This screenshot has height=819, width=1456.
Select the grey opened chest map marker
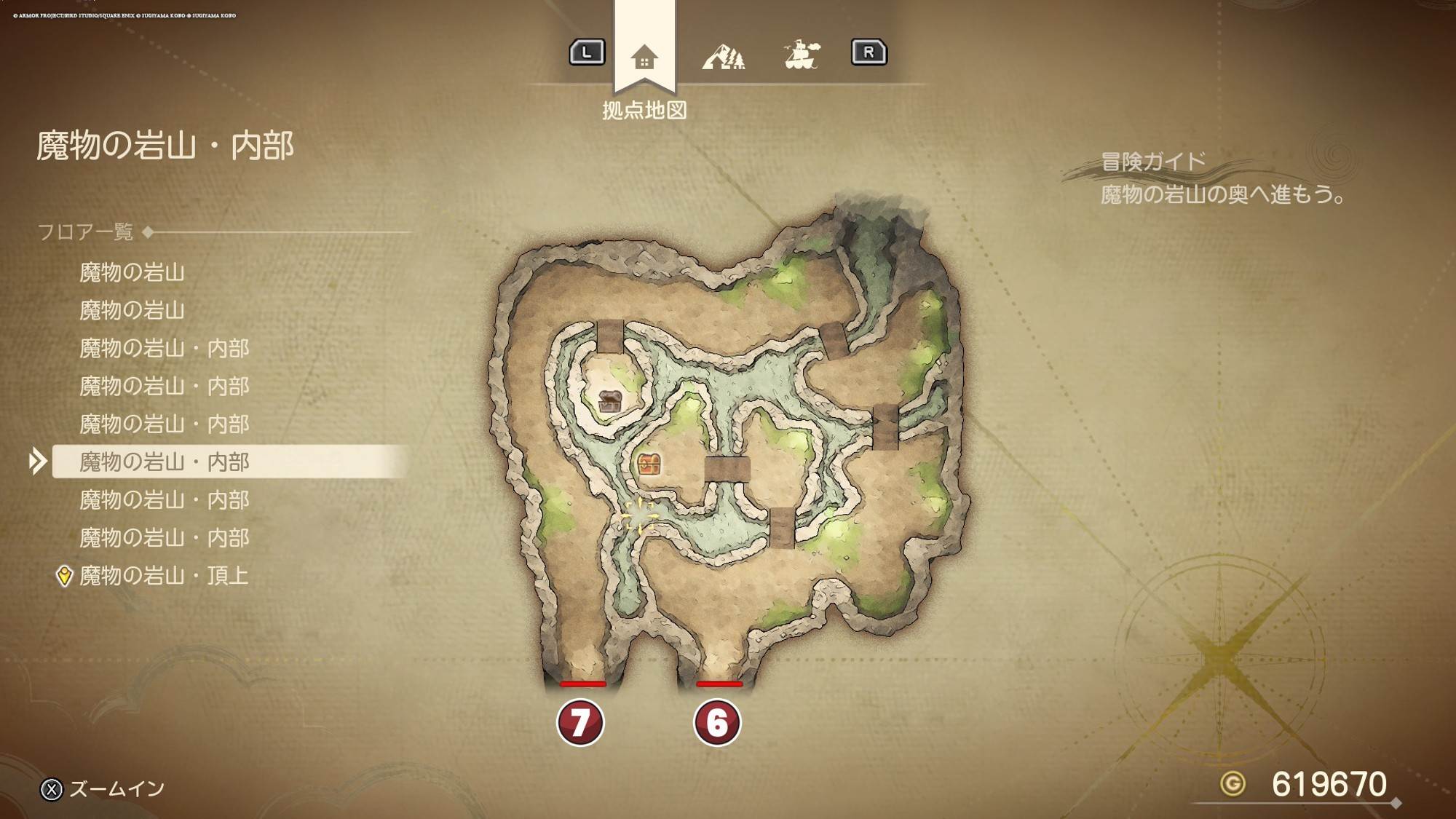point(610,400)
